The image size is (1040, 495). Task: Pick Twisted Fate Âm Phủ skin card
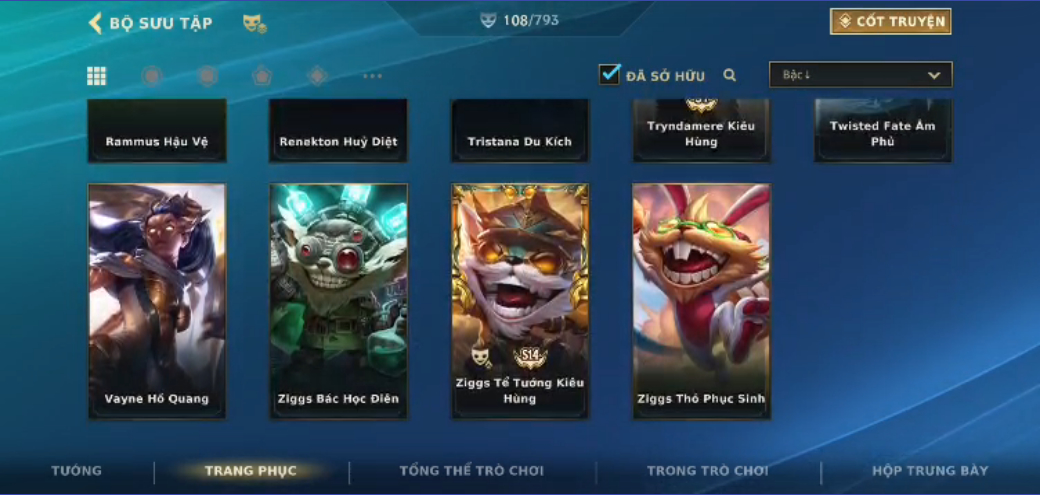click(883, 131)
